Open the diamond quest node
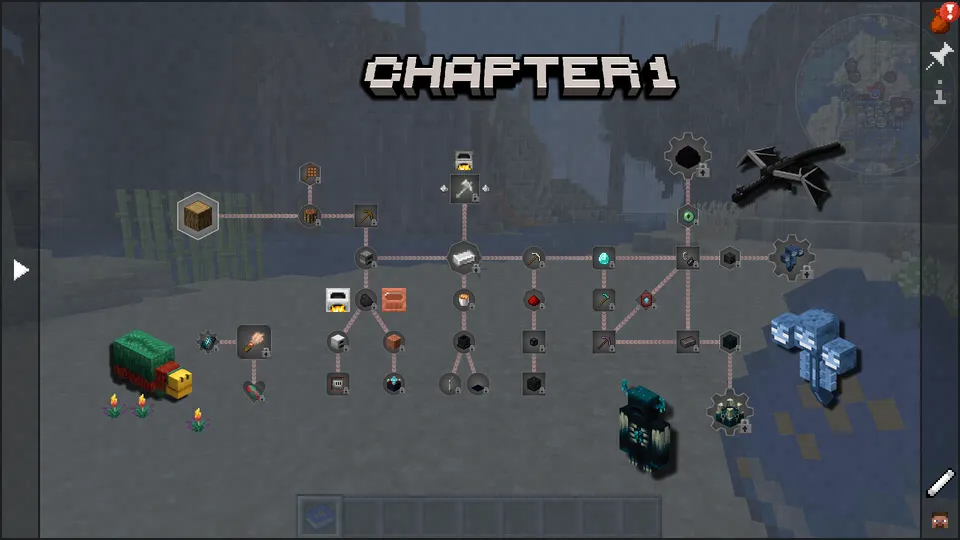The height and width of the screenshot is (540, 960). coord(603,258)
